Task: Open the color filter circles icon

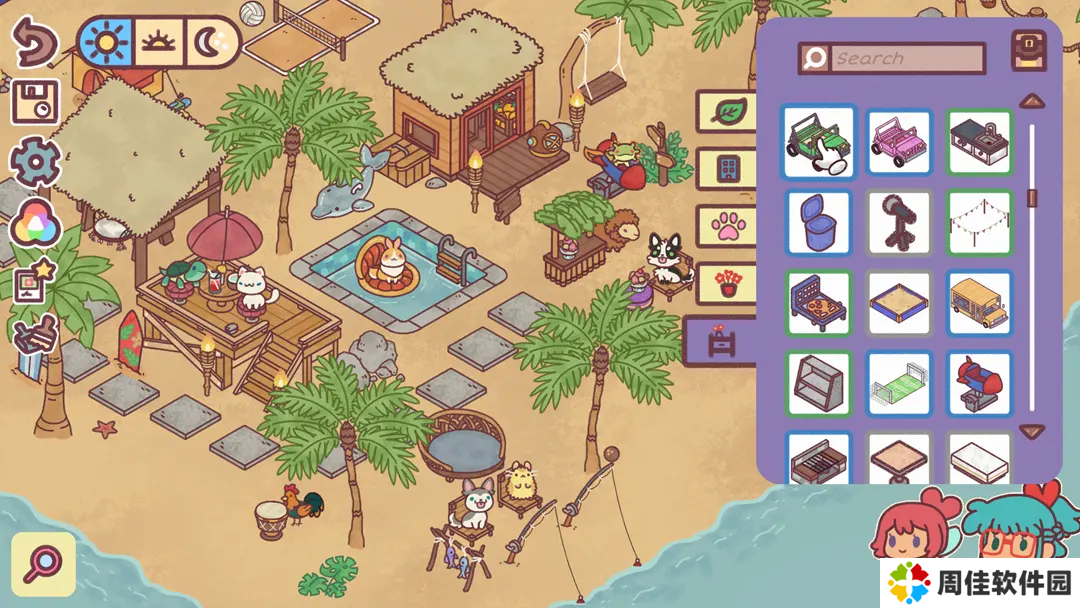Action: coord(35,223)
